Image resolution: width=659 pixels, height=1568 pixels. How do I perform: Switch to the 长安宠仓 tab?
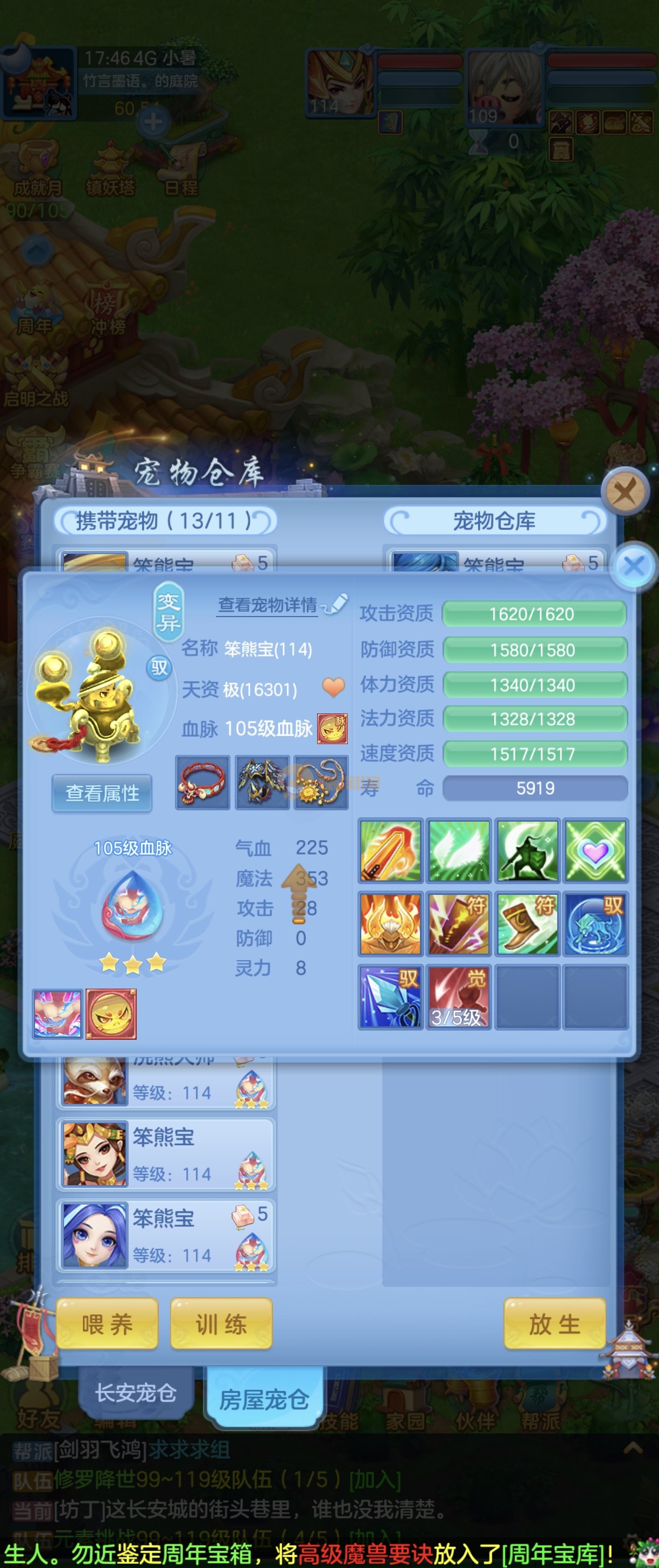(x=136, y=1392)
